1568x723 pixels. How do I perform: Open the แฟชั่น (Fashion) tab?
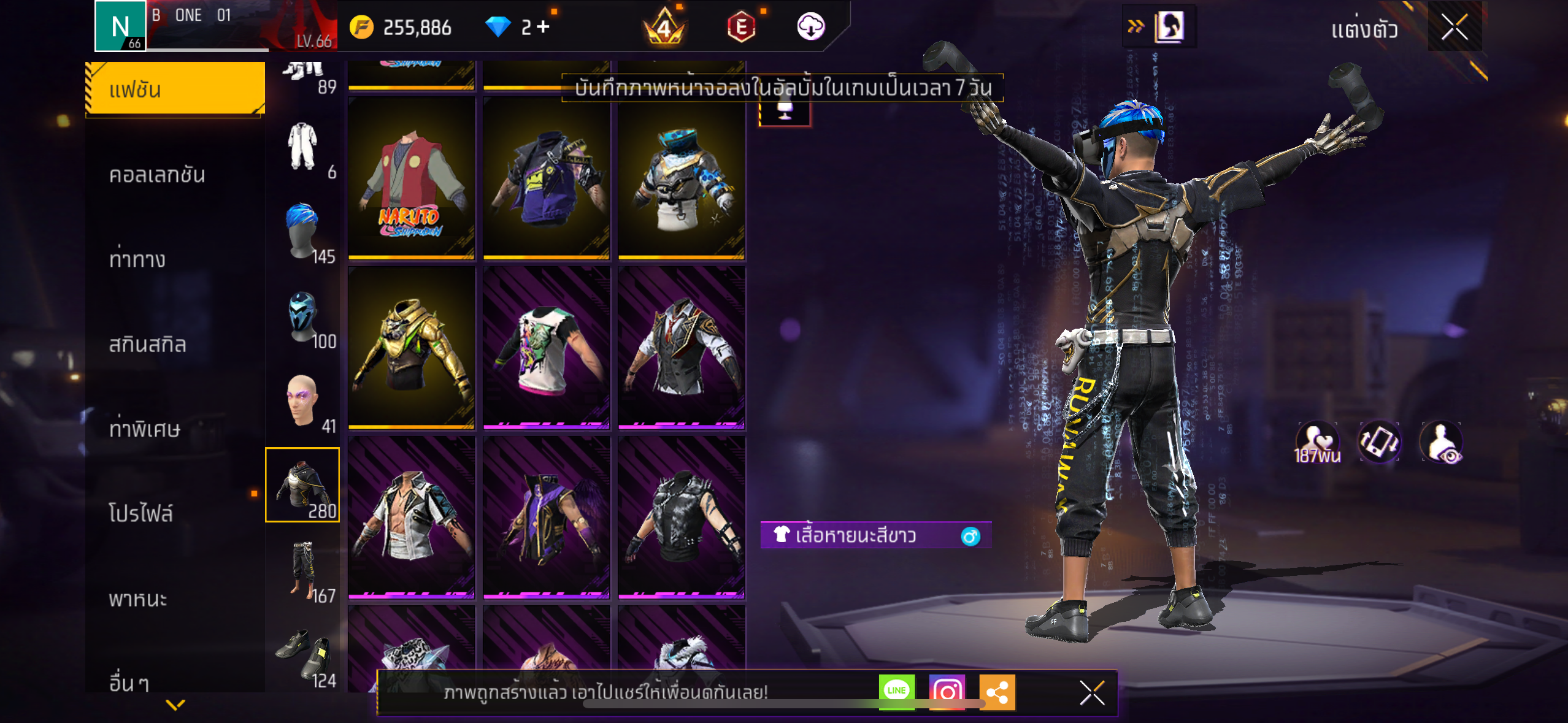point(175,90)
